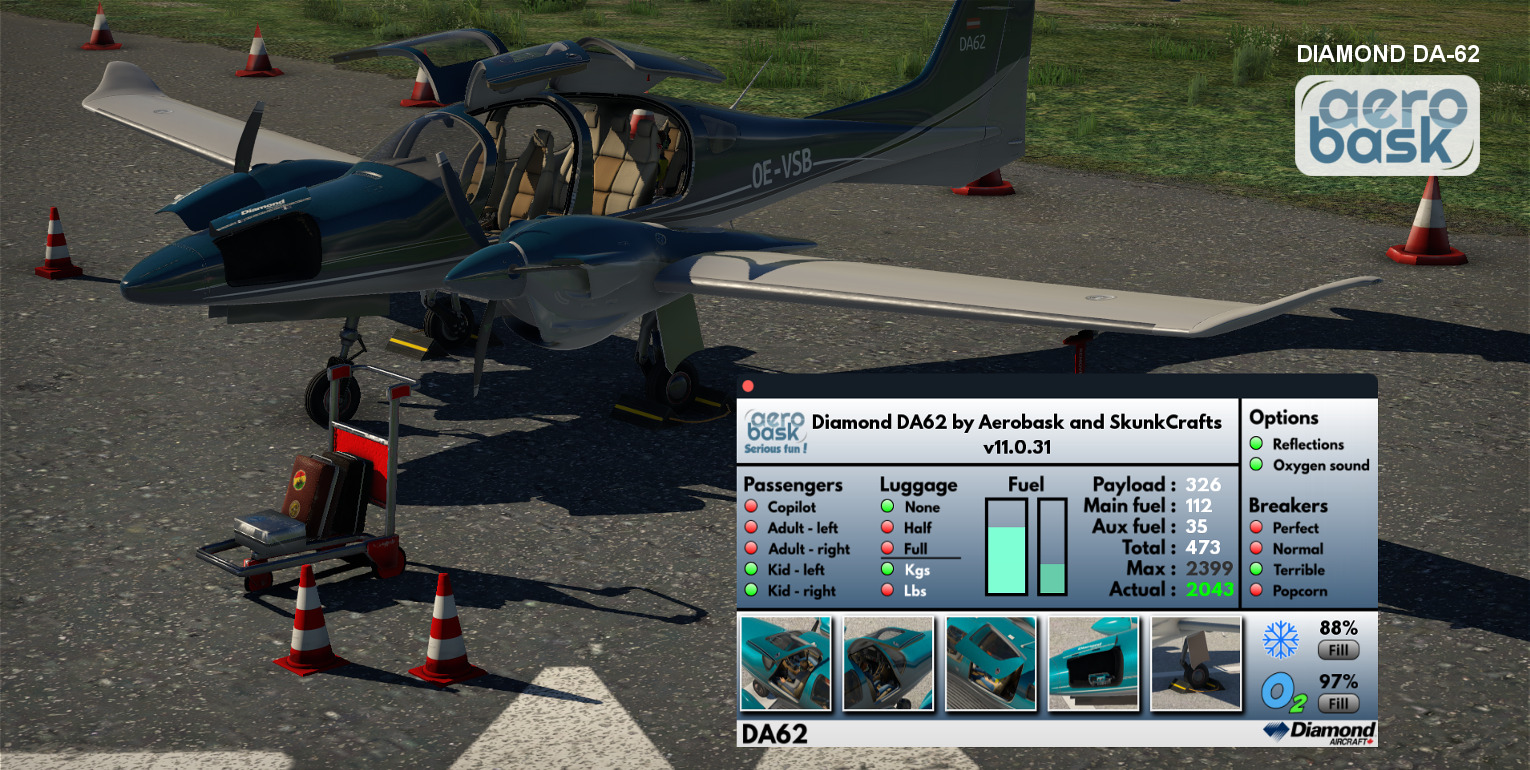Remove the Kid - left passenger
The width and height of the screenshot is (1530, 770).
(751, 570)
